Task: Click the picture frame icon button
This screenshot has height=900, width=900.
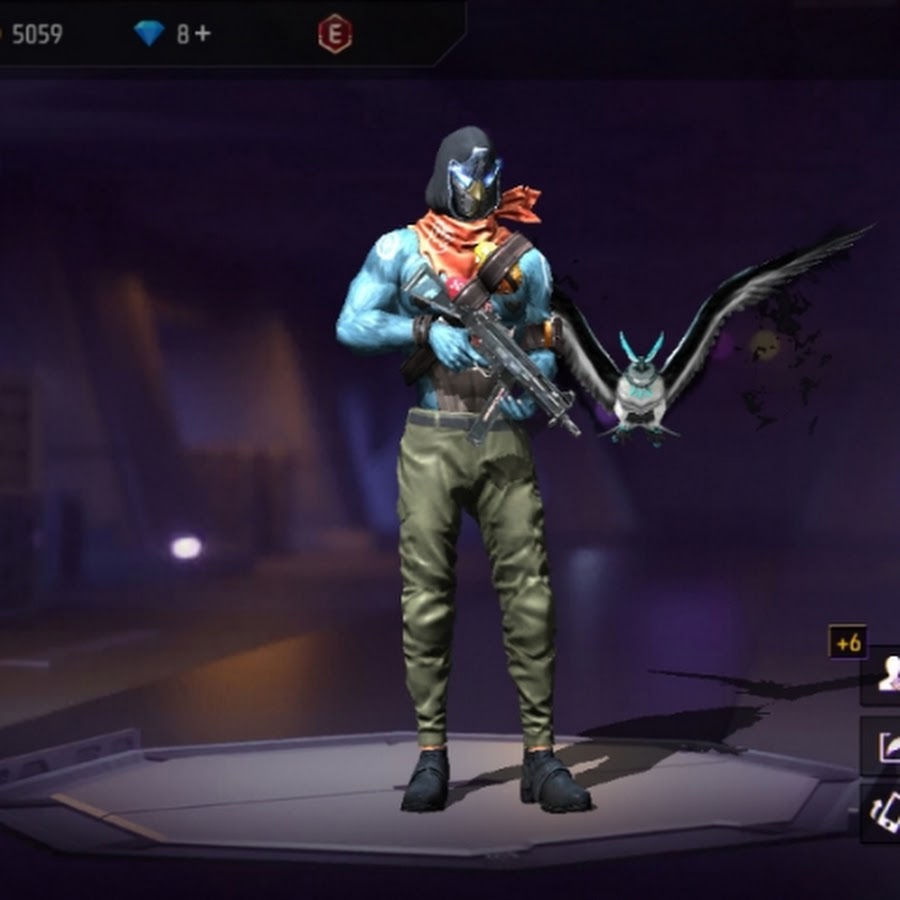Action: (x=884, y=747)
